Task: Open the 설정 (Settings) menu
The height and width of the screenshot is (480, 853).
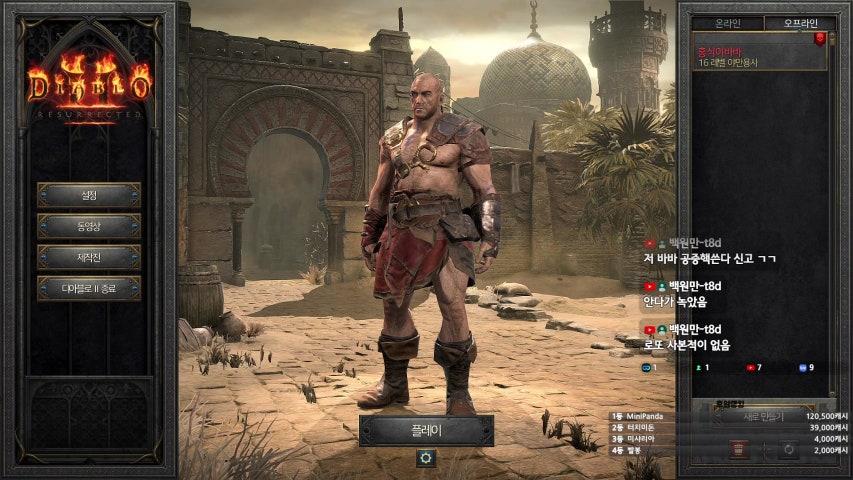Action: [89, 194]
